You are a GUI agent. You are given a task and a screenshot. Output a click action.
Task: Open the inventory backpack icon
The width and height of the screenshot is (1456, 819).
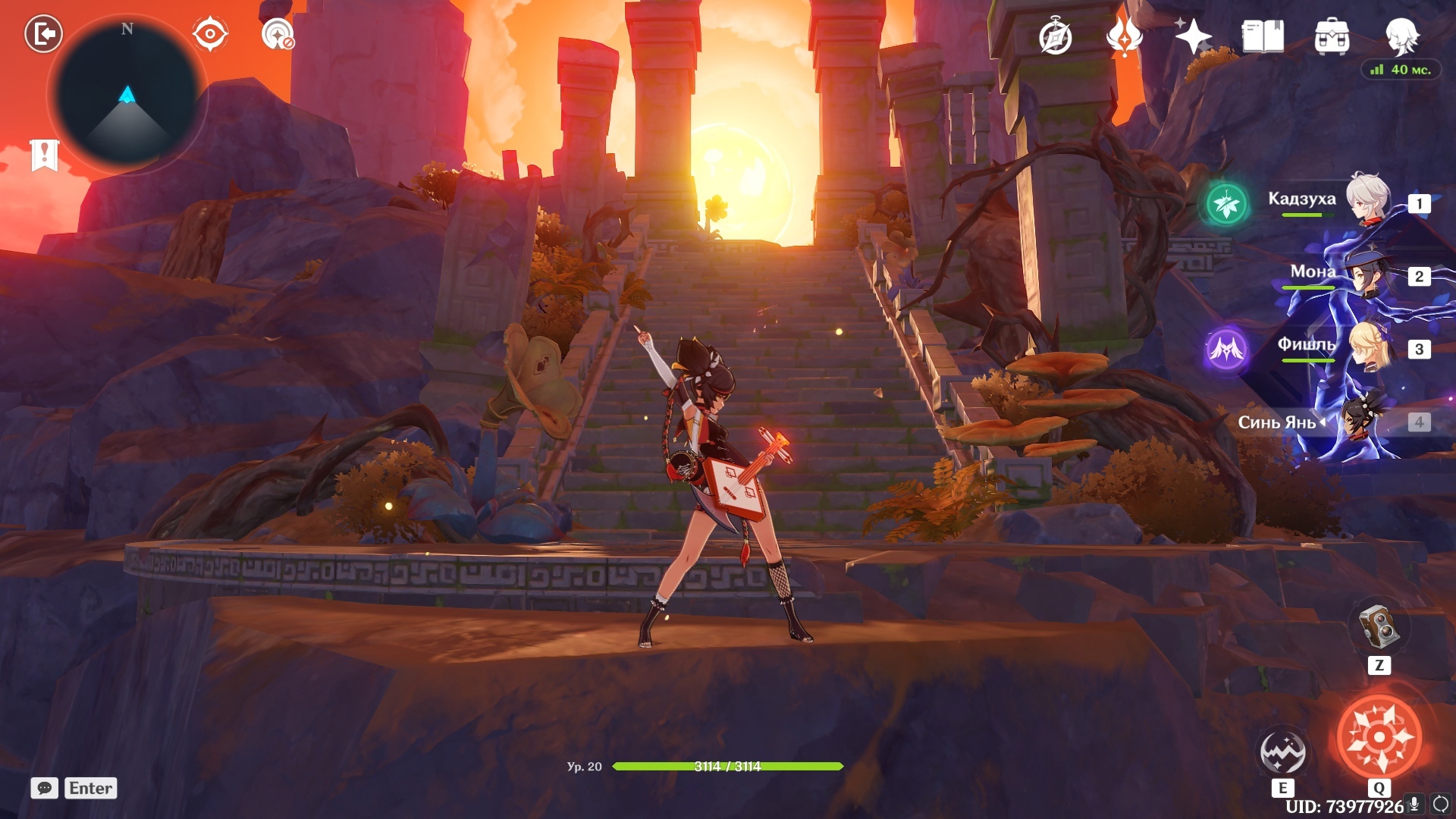pos(1332,36)
